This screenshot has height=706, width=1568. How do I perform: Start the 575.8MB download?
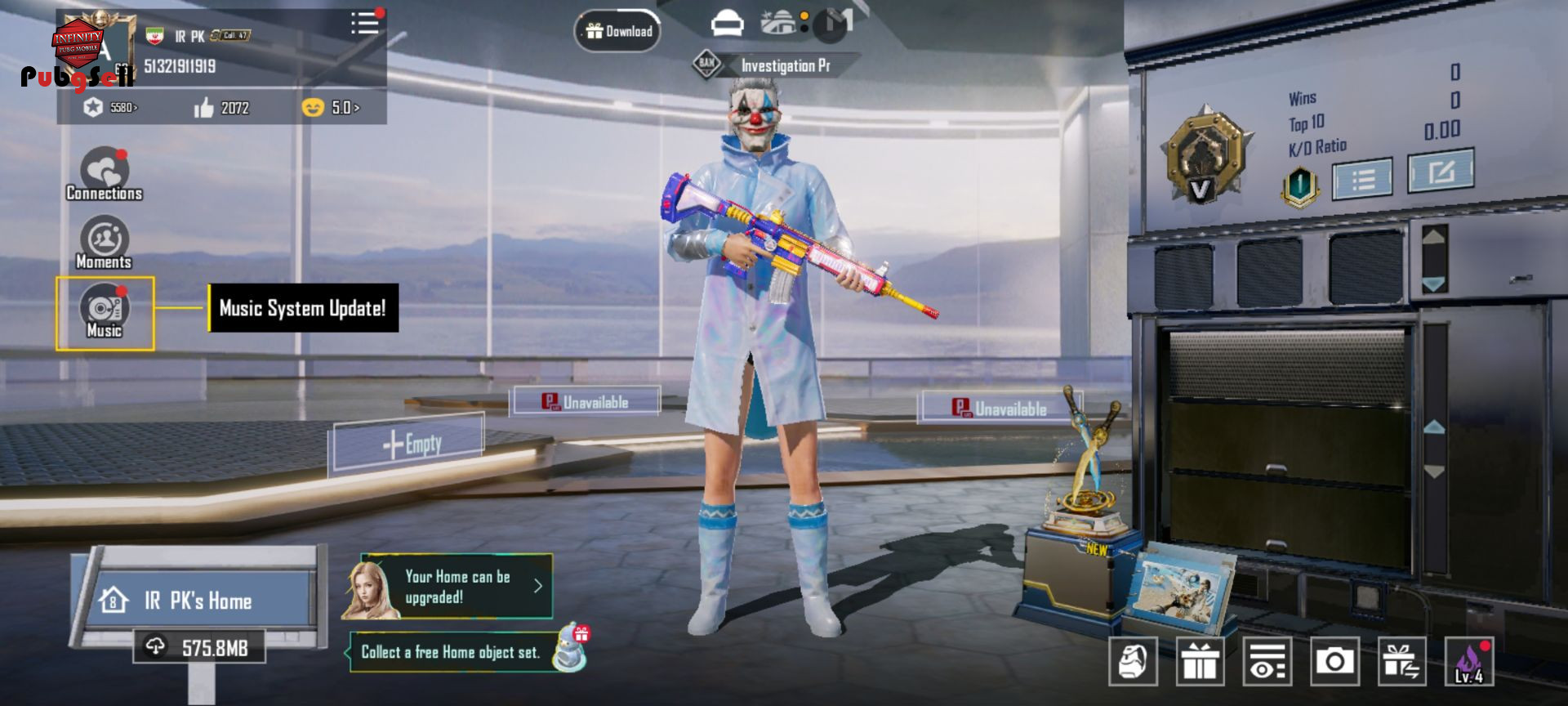click(200, 648)
